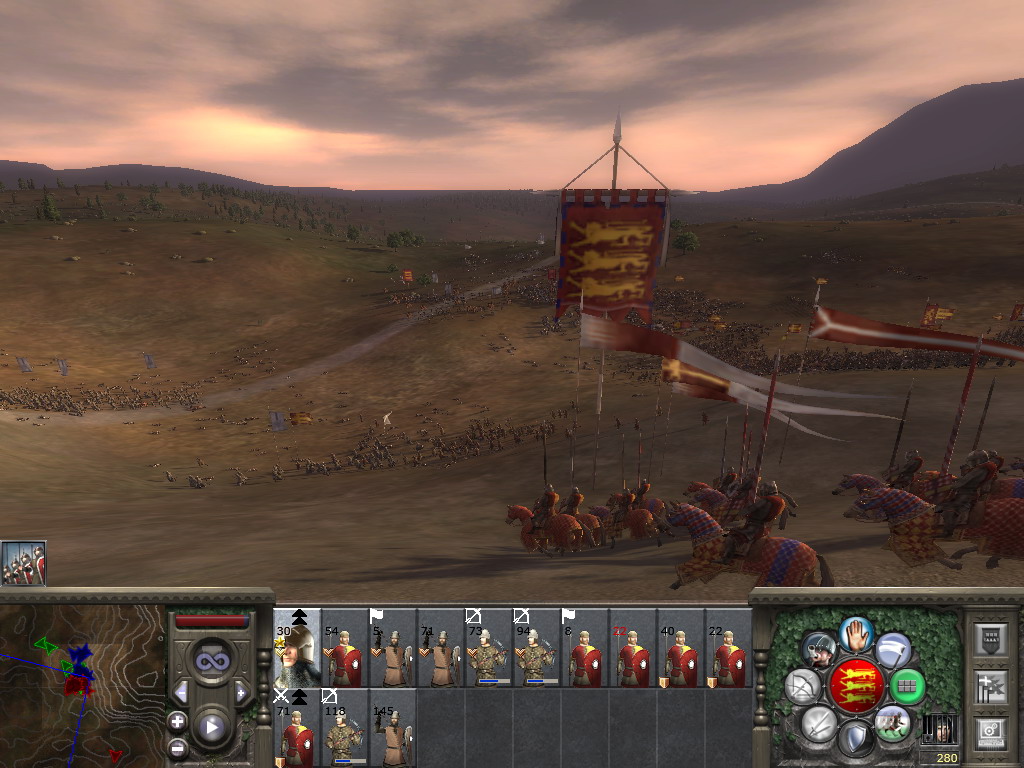Decrease game speed with left arrow

pyautogui.click(x=180, y=692)
